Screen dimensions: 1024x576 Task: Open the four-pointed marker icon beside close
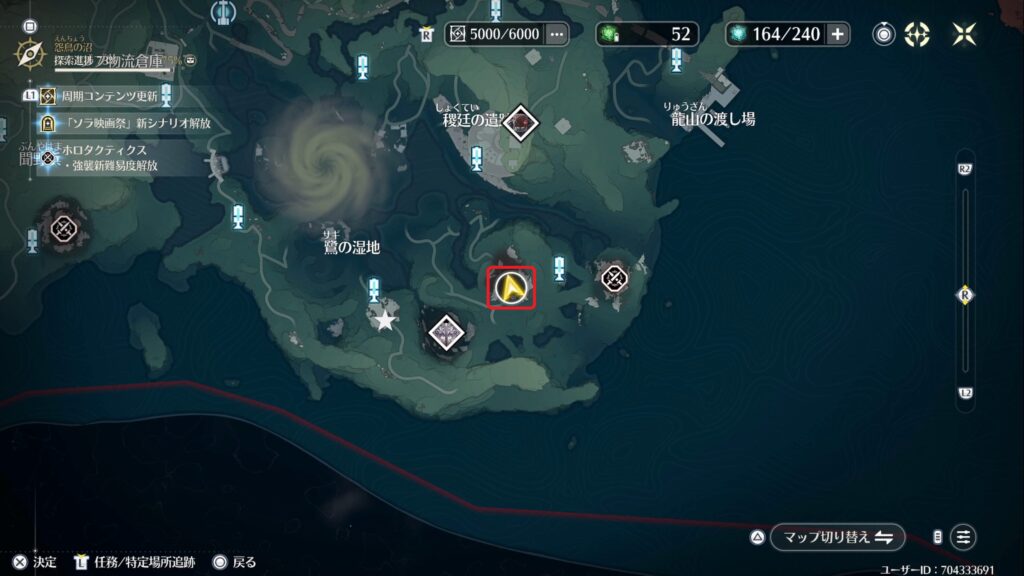coord(917,34)
